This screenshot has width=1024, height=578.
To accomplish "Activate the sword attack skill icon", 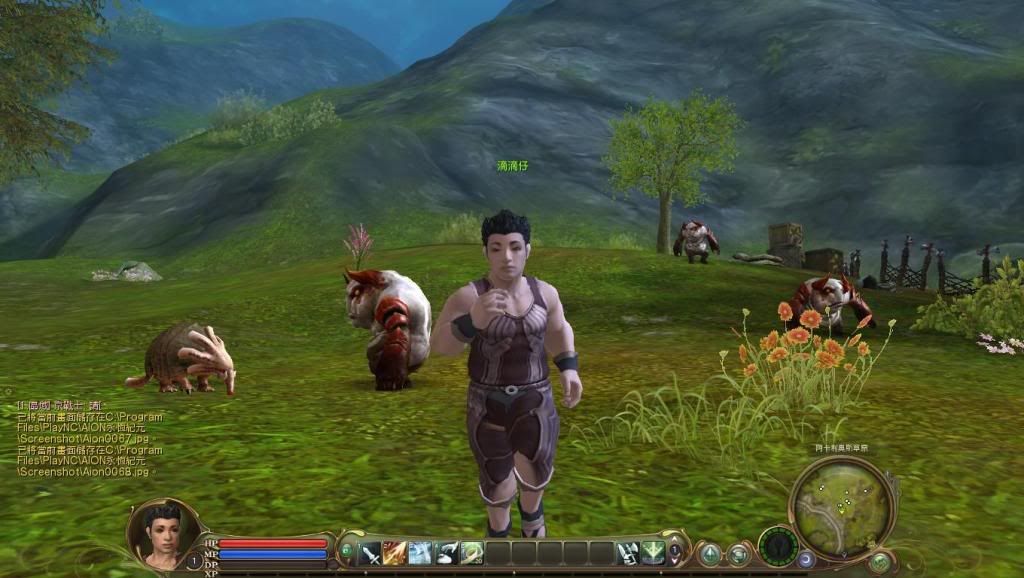I will coord(370,552).
